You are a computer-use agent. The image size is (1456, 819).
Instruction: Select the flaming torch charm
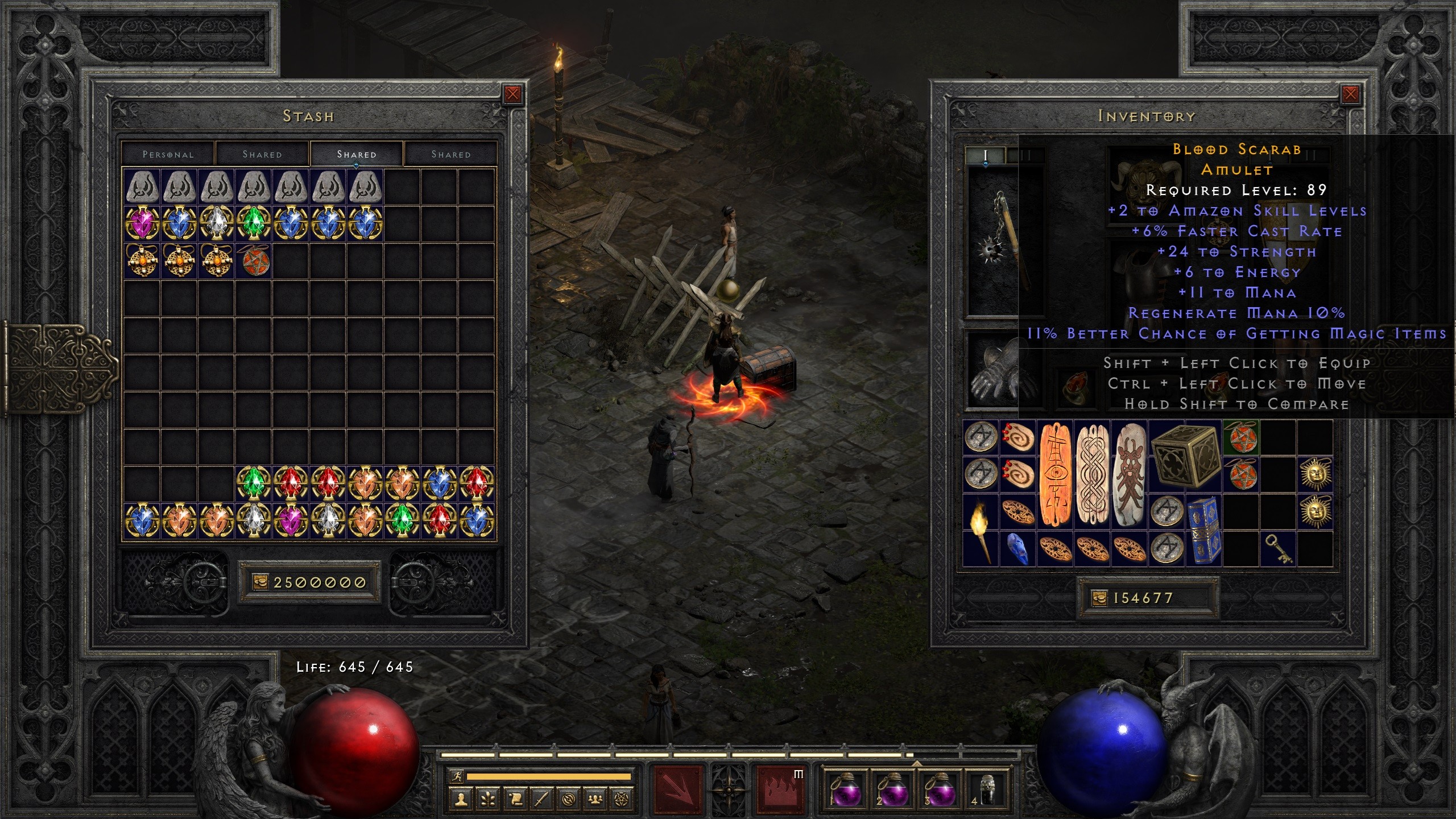[980, 530]
